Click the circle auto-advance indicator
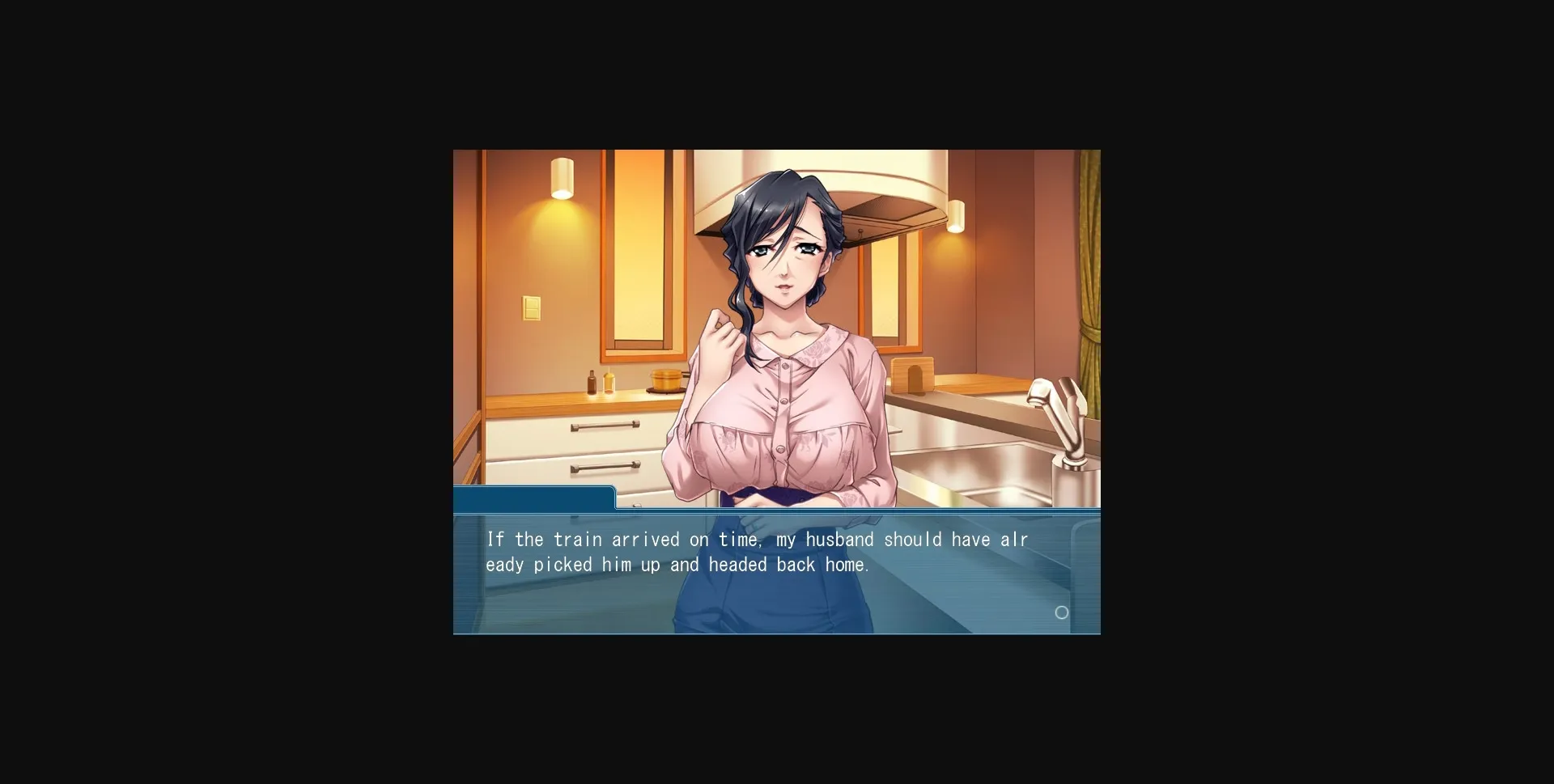Viewport: 1554px width, 784px height. [1063, 612]
